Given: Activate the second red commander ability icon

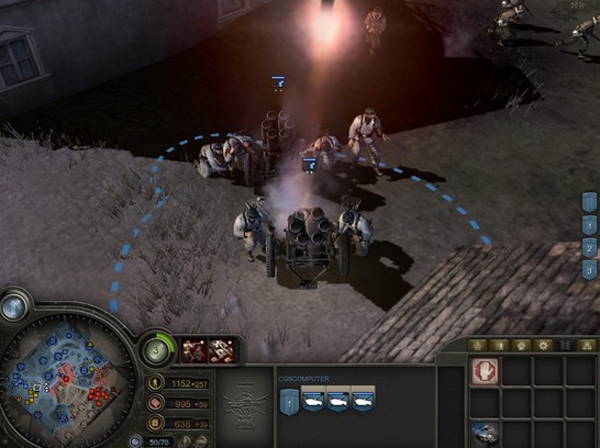Looking at the screenshot, I should tap(222, 350).
